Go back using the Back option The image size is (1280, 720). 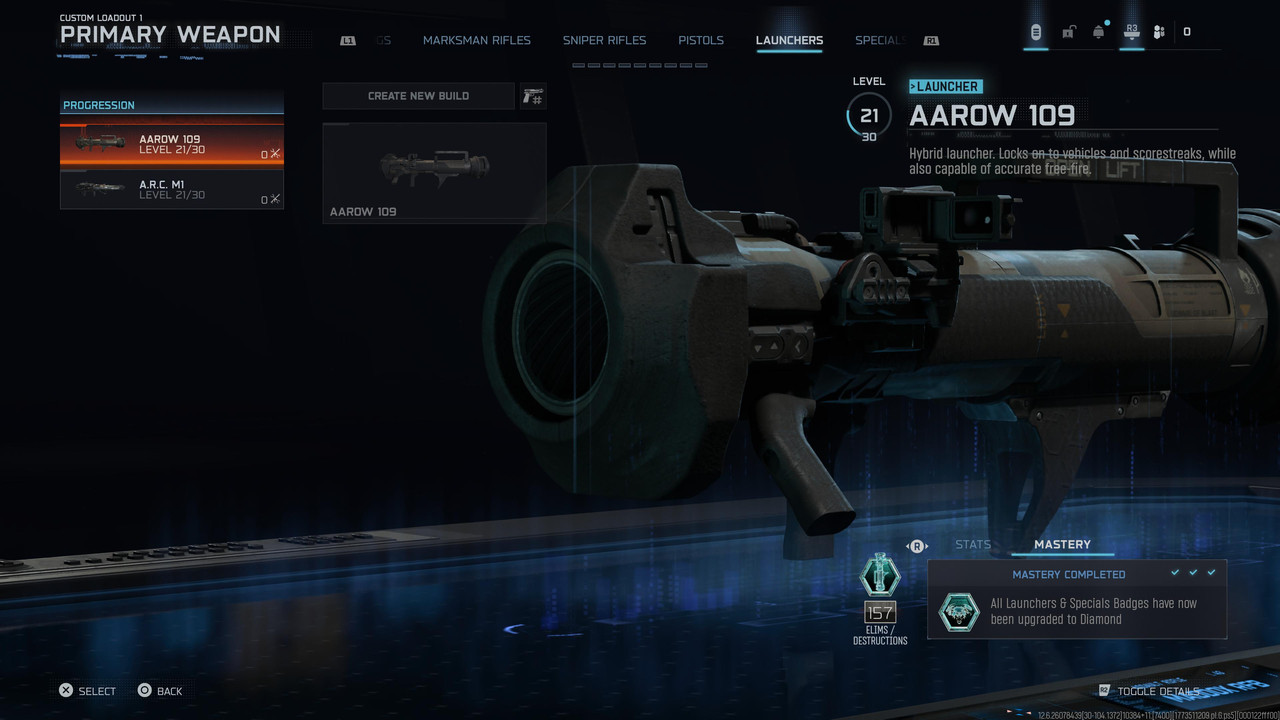tap(160, 691)
